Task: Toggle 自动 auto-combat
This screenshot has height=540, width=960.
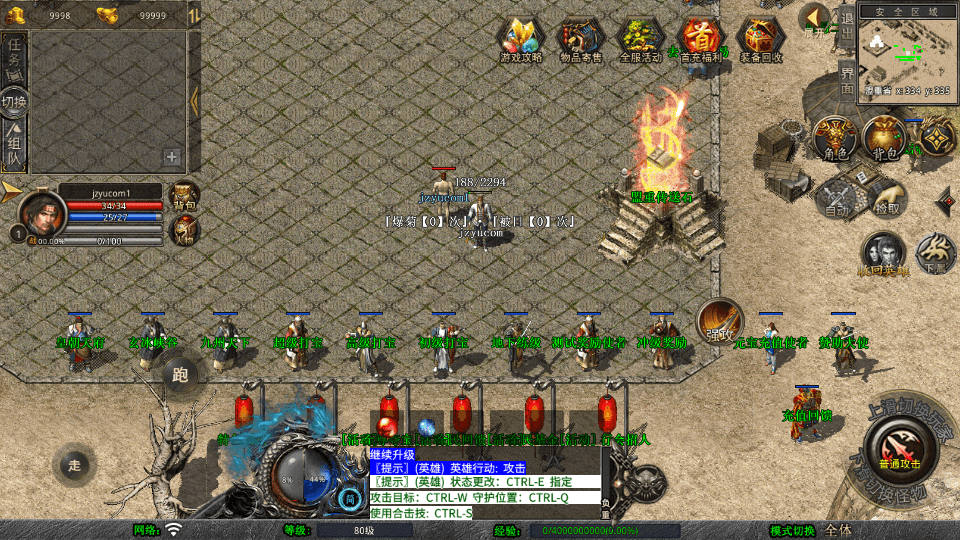Action: pyautogui.click(x=837, y=196)
